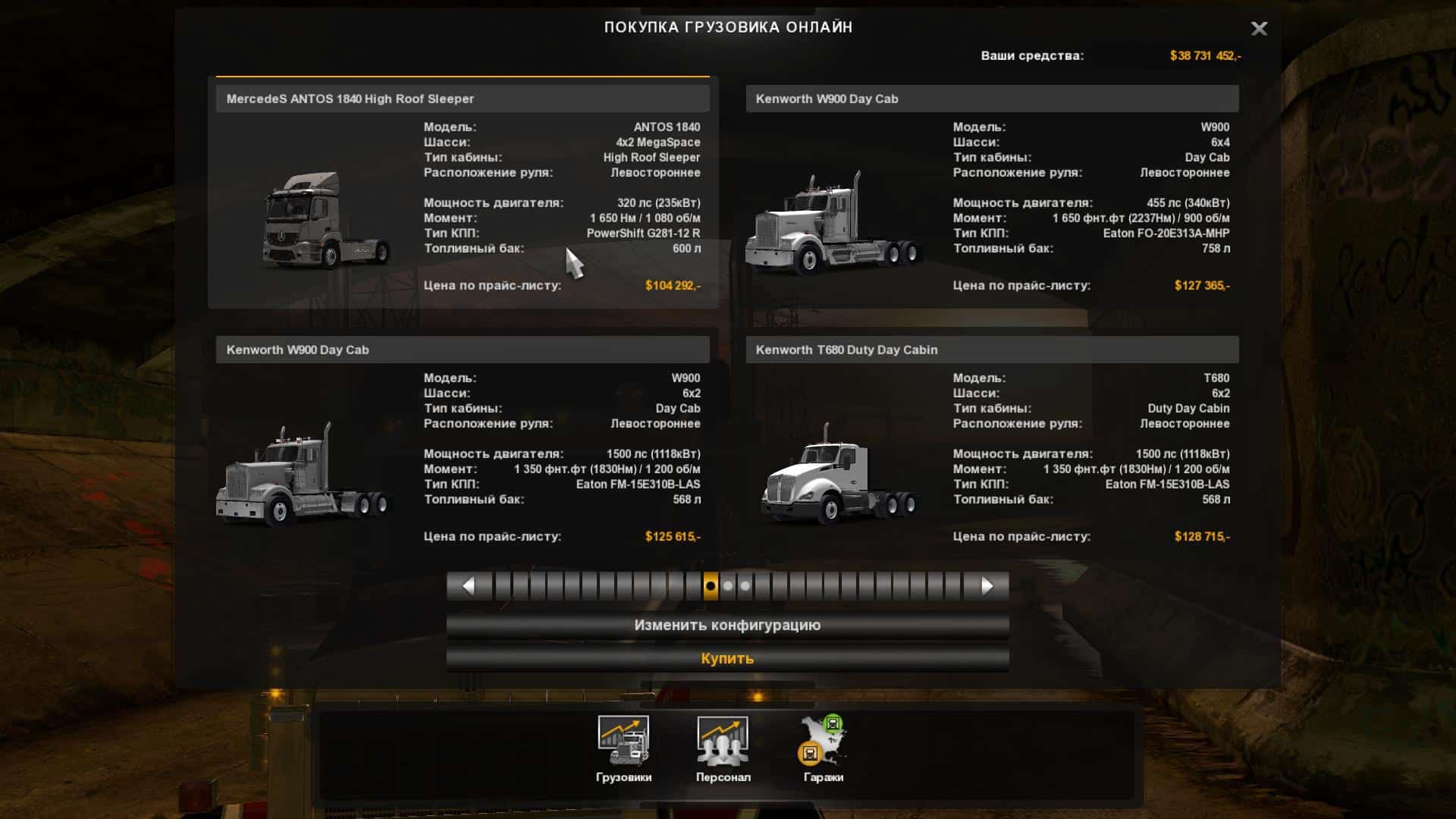Click the Mercedes Antos truck thumbnail
This screenshot has height=819, width=1456.
coord(326,220)
